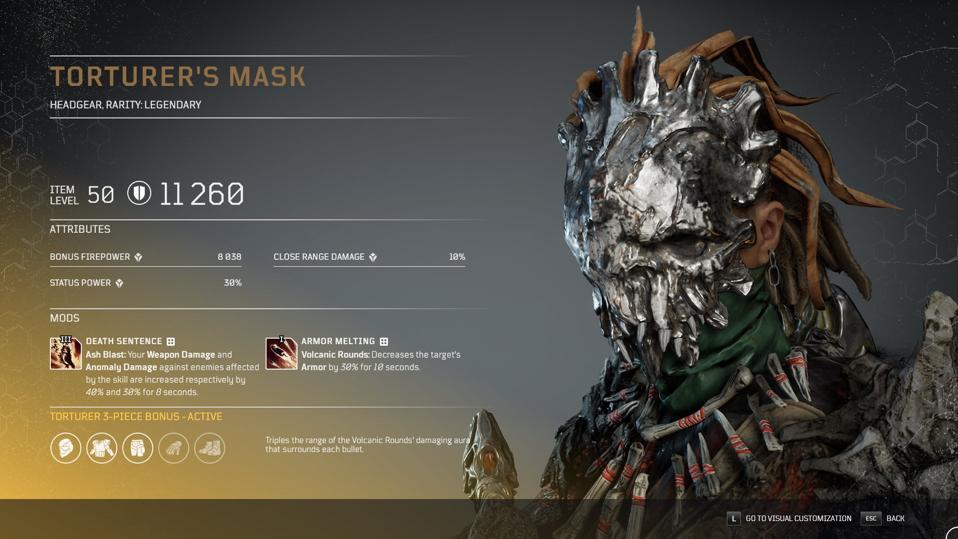Expand the Armor Melting mod details square
Image resolution: width=958 pixels, height=539 pixels.
point(384,342)
